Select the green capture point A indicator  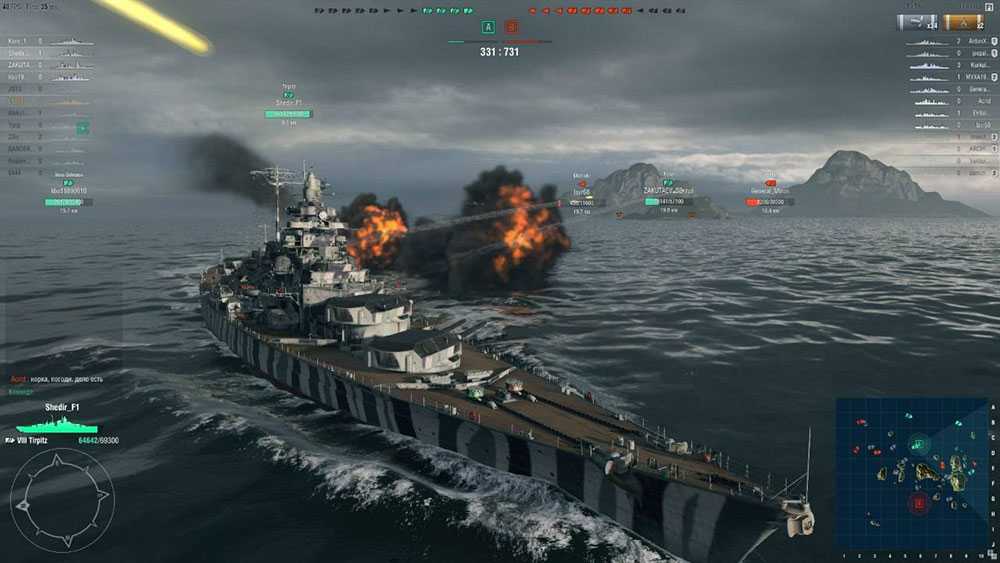click(x=488, y=28)
